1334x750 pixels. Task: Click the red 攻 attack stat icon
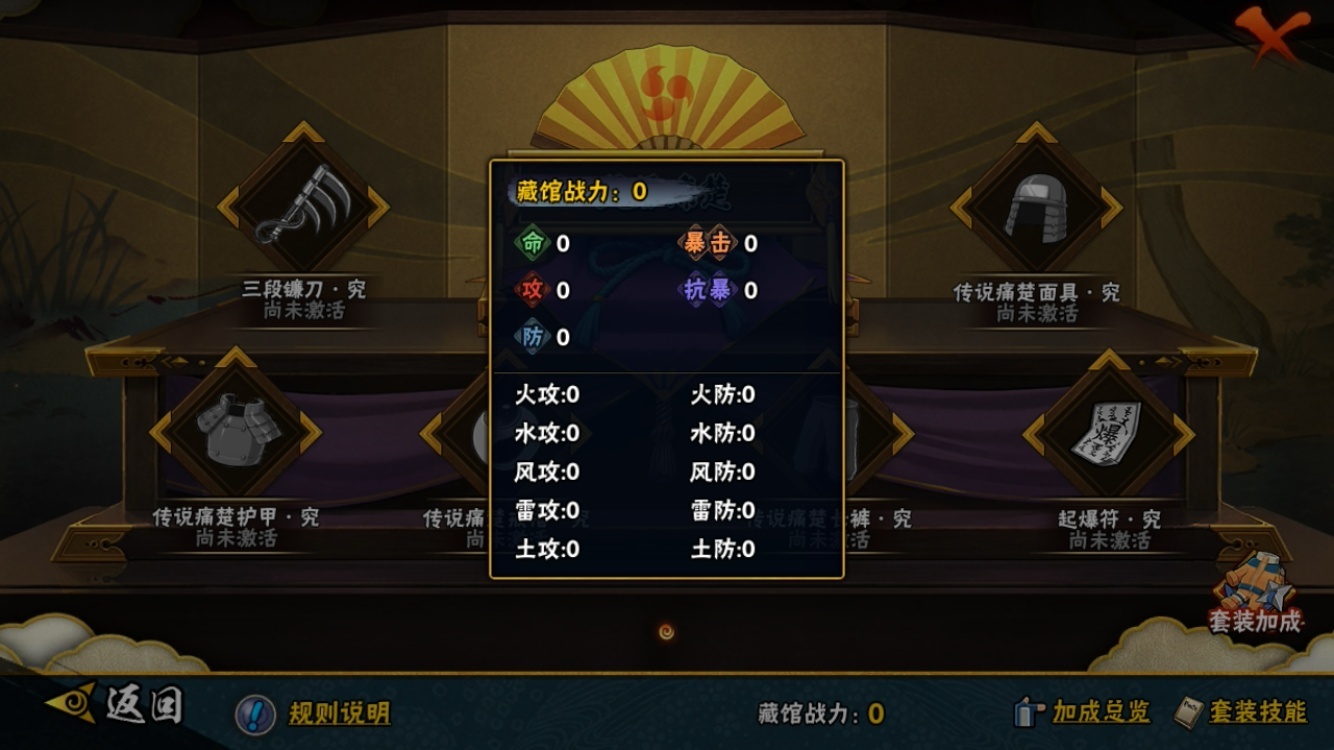tap(531, 288)
